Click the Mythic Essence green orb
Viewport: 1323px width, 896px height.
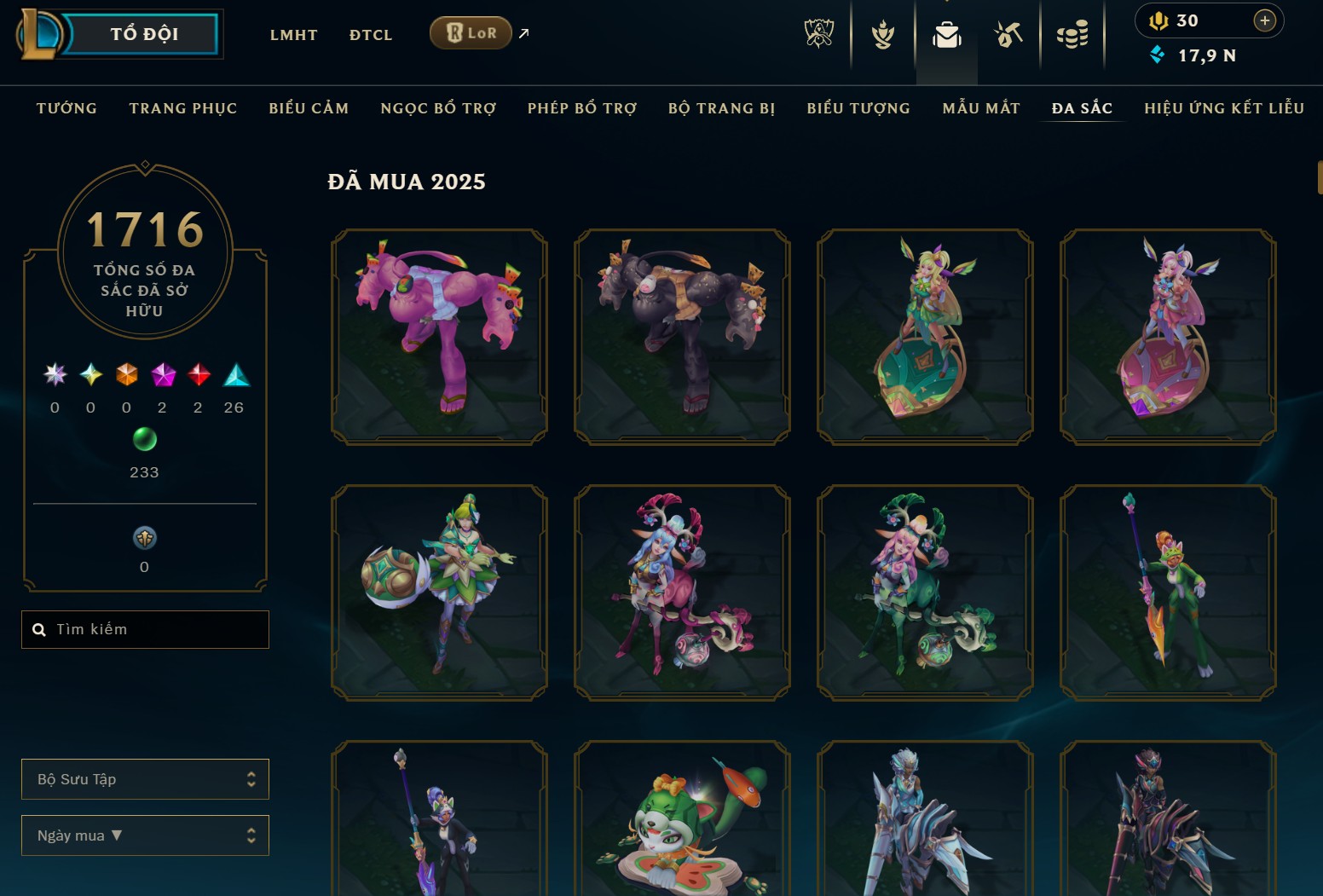(144, 440)
